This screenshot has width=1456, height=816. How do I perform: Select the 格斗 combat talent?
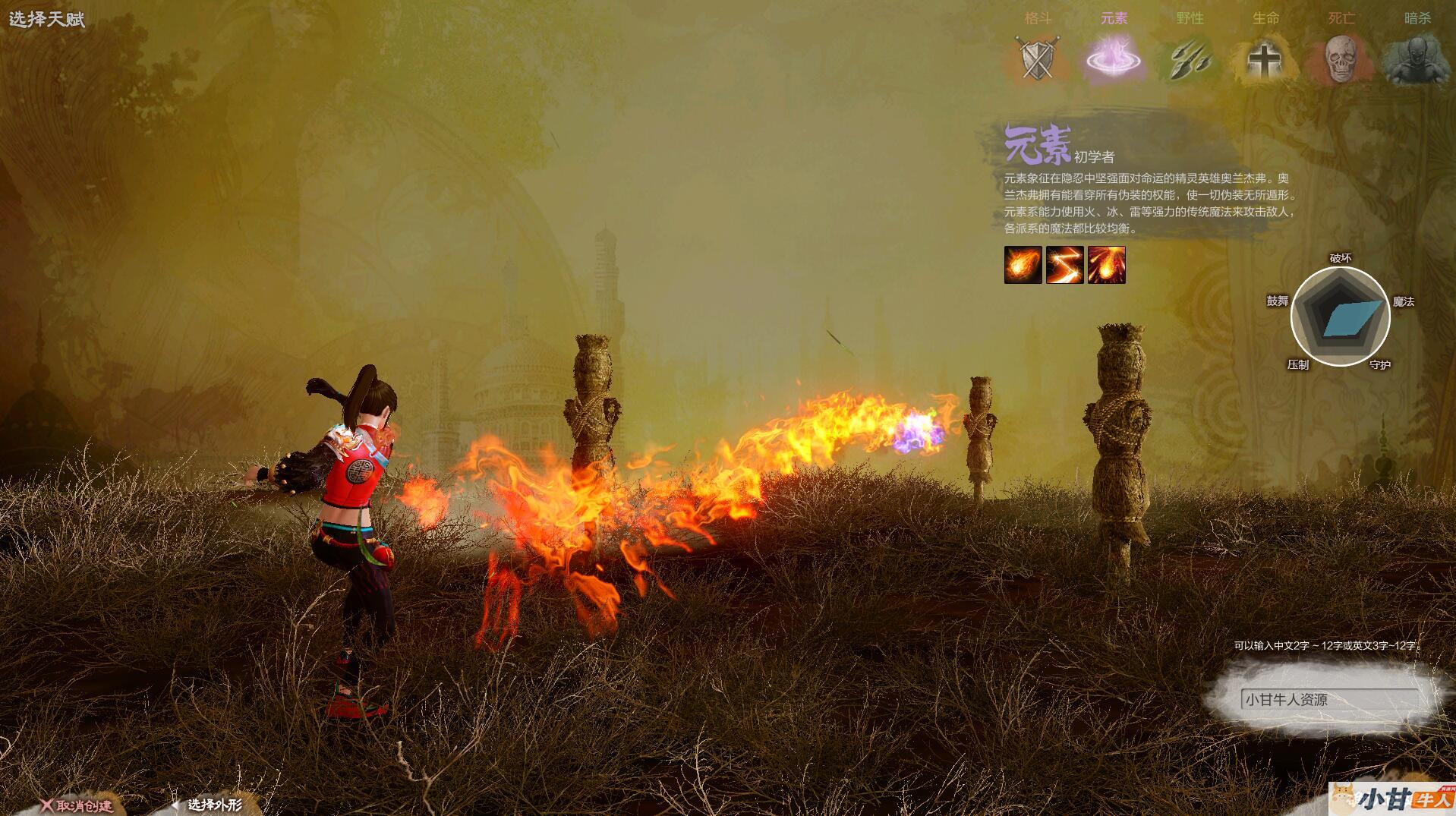click(1037, 58)
